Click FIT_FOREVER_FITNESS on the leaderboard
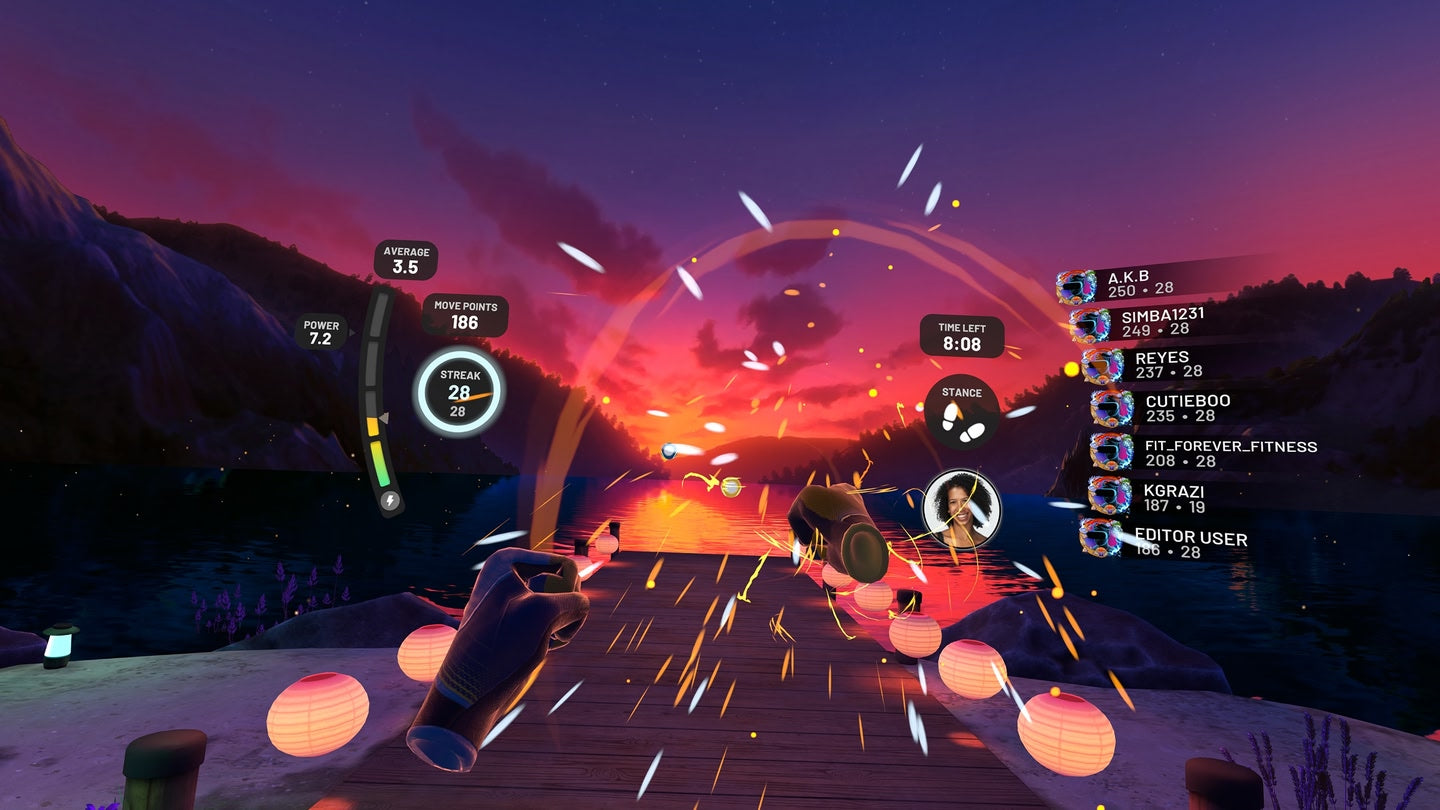The width and height of the screenshot is (1440, 810). [1215, 452]
